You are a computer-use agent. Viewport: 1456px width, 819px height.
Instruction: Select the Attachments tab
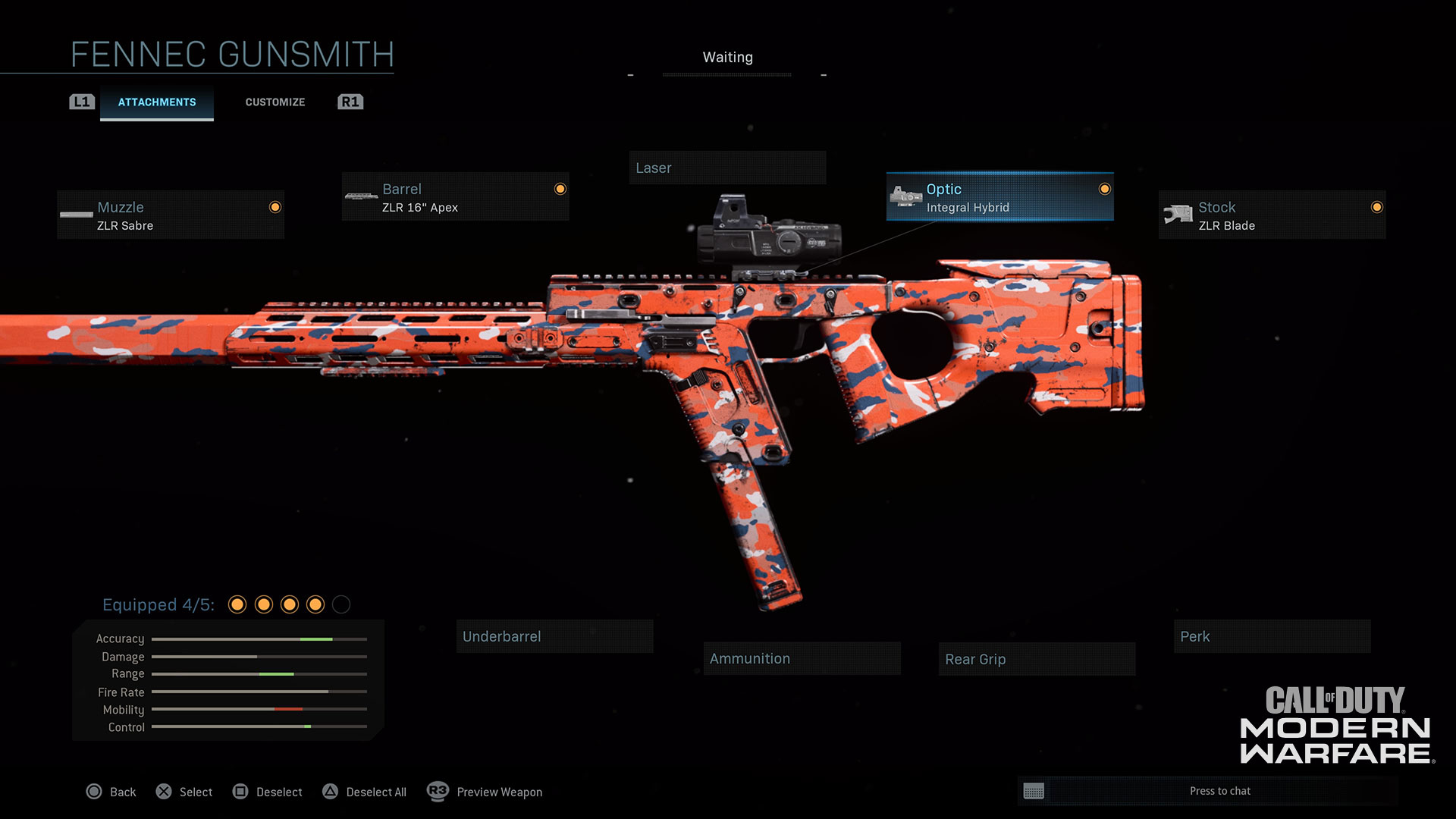coord(156,102)
